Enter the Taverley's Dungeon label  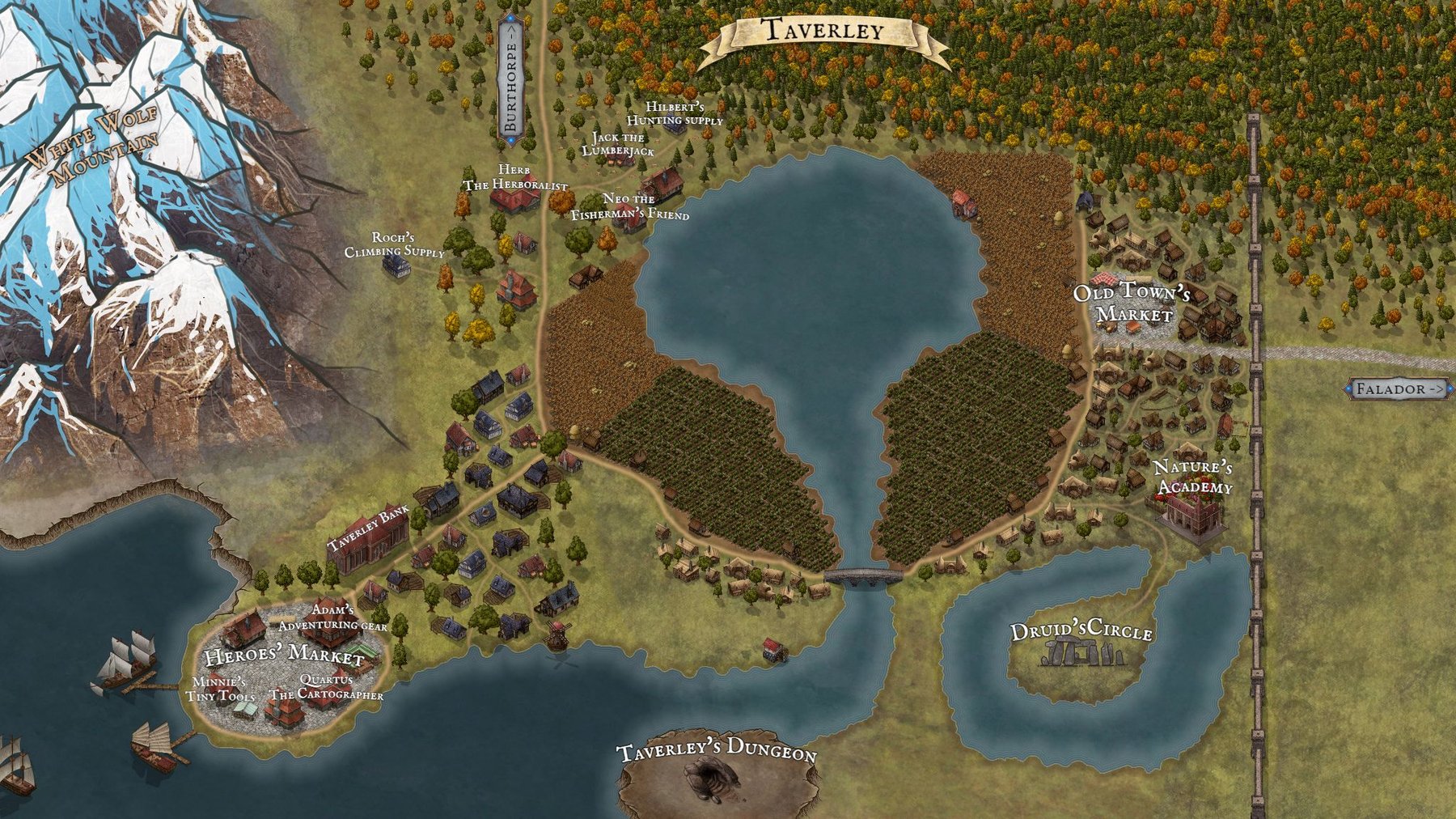tap(716, 749)
